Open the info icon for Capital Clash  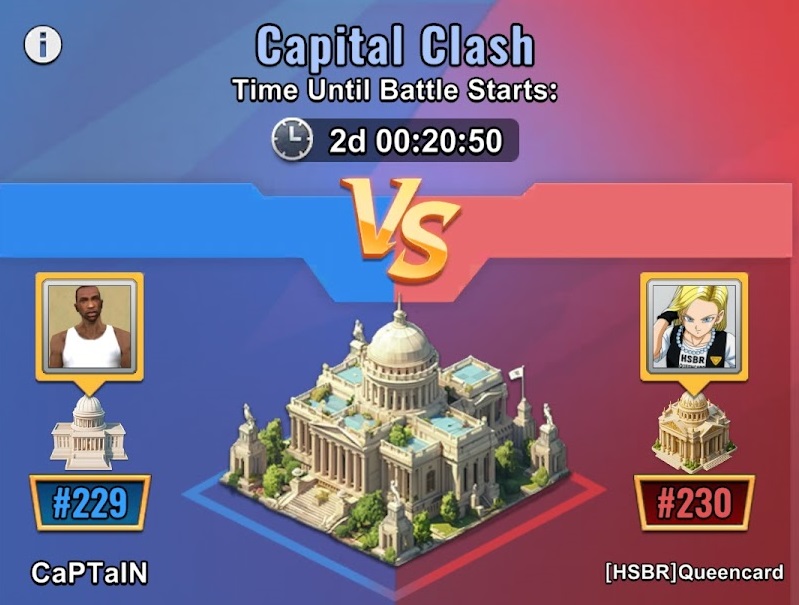pyautogui.click(x=43, y=45)
